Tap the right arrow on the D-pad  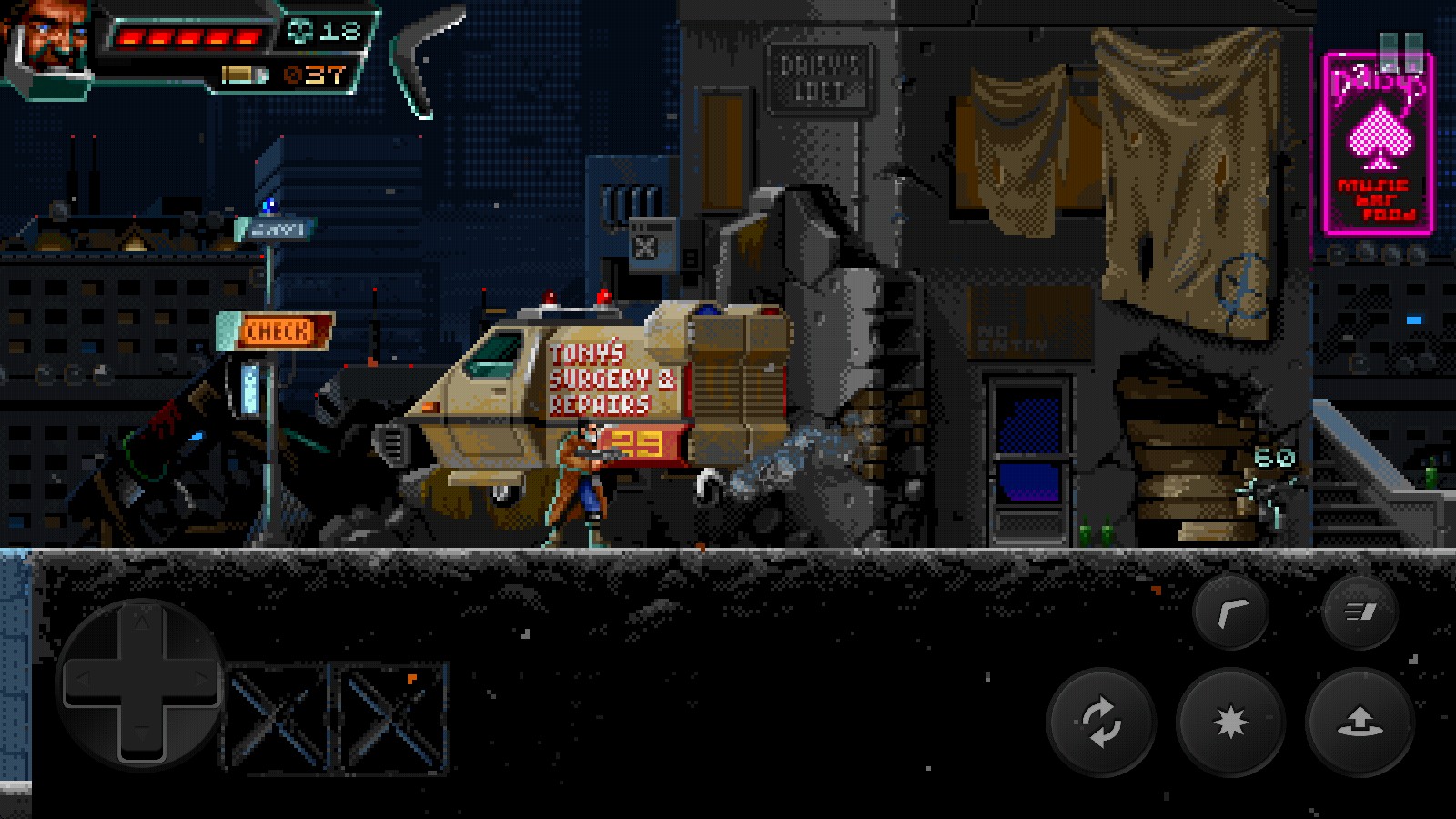click(201, 679)
